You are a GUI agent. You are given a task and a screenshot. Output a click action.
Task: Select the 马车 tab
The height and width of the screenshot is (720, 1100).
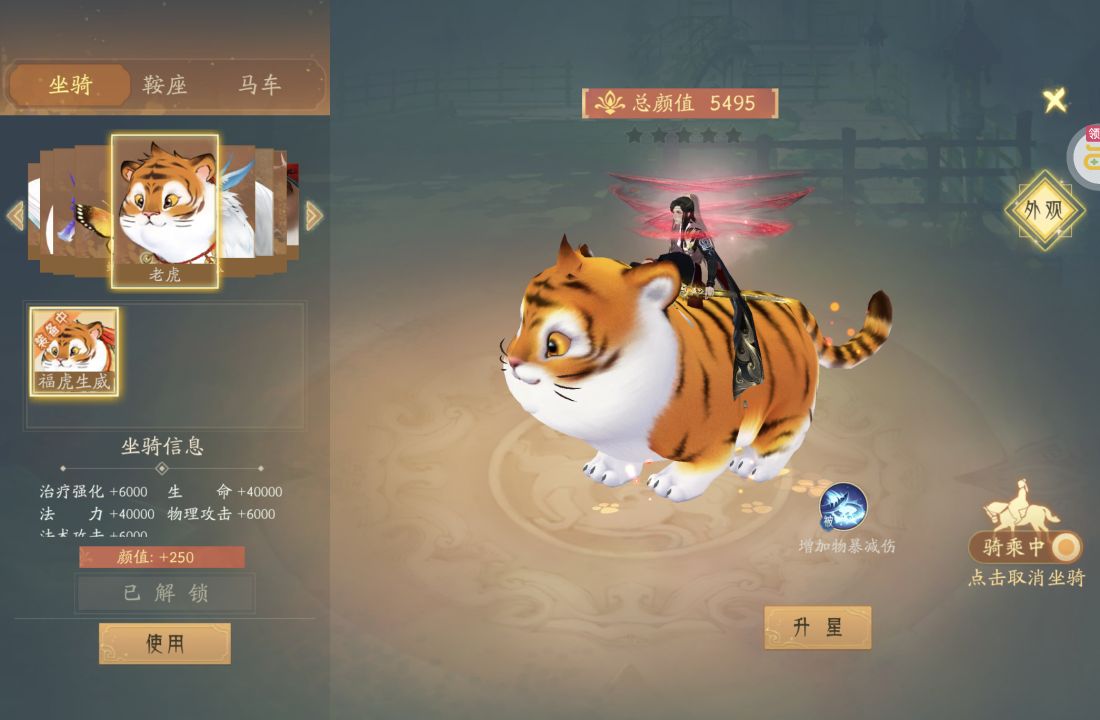pos(259,86)
